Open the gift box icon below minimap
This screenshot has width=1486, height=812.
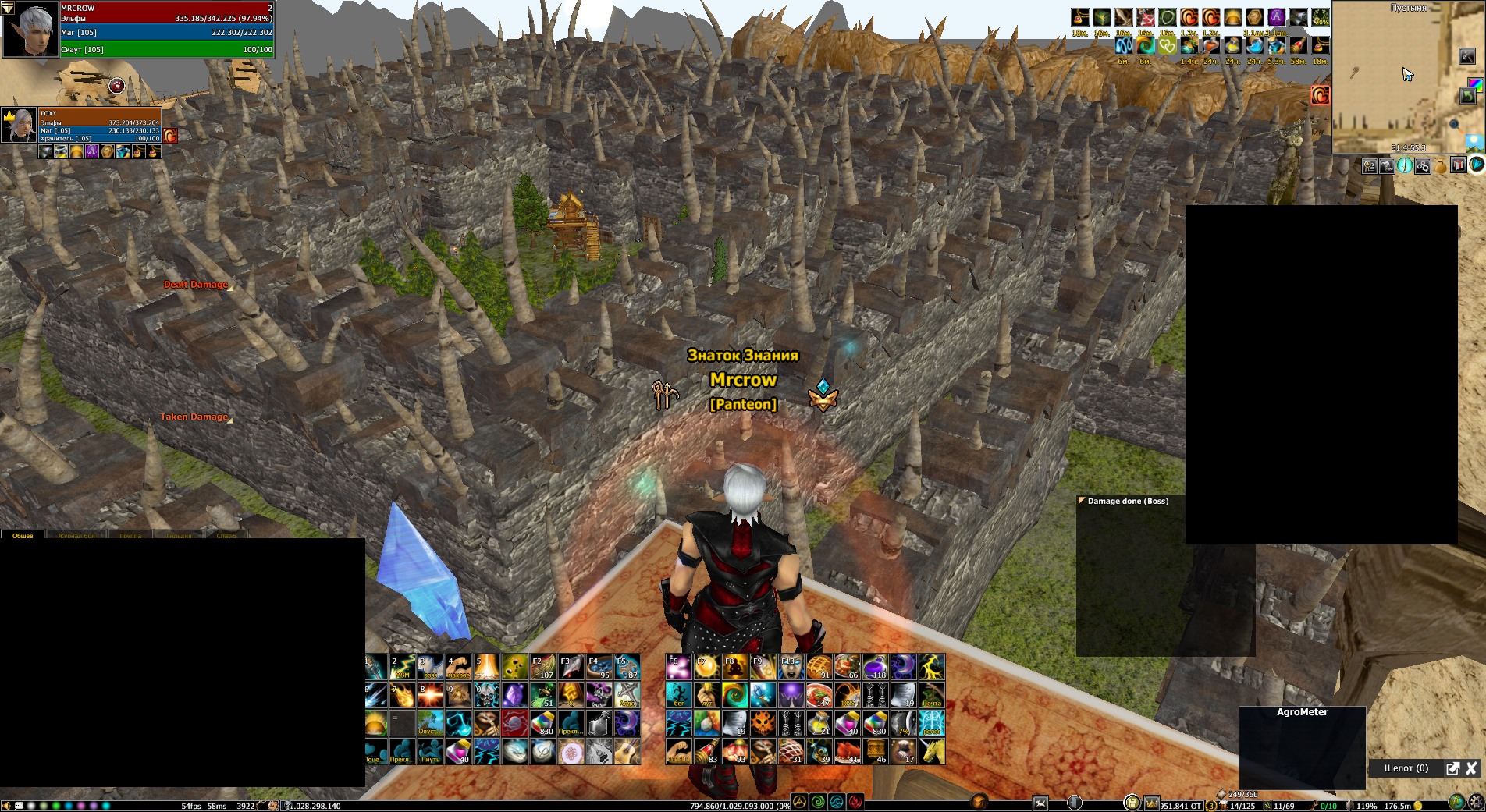[x=1458, y=165]
